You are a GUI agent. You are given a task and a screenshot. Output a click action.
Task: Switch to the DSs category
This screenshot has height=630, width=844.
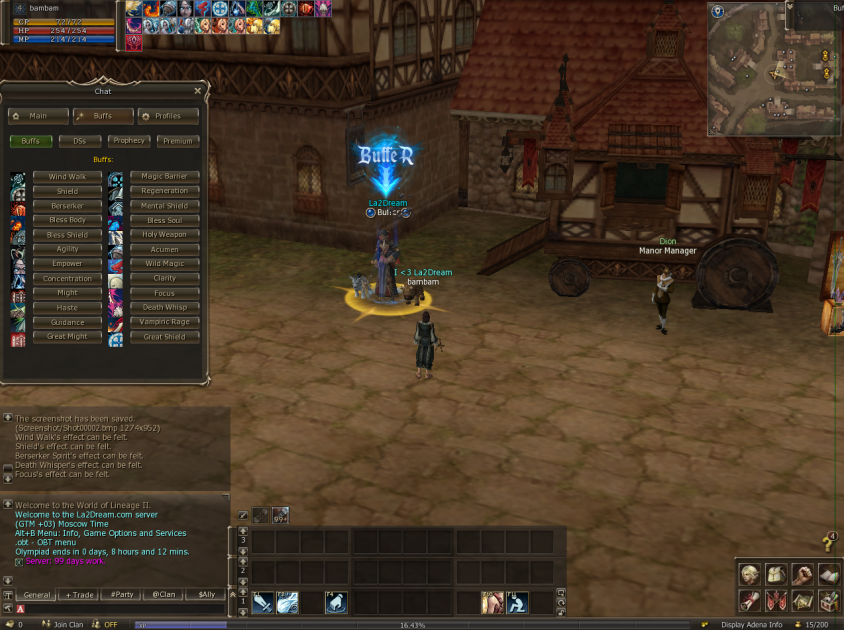click(x=80, y=141)
